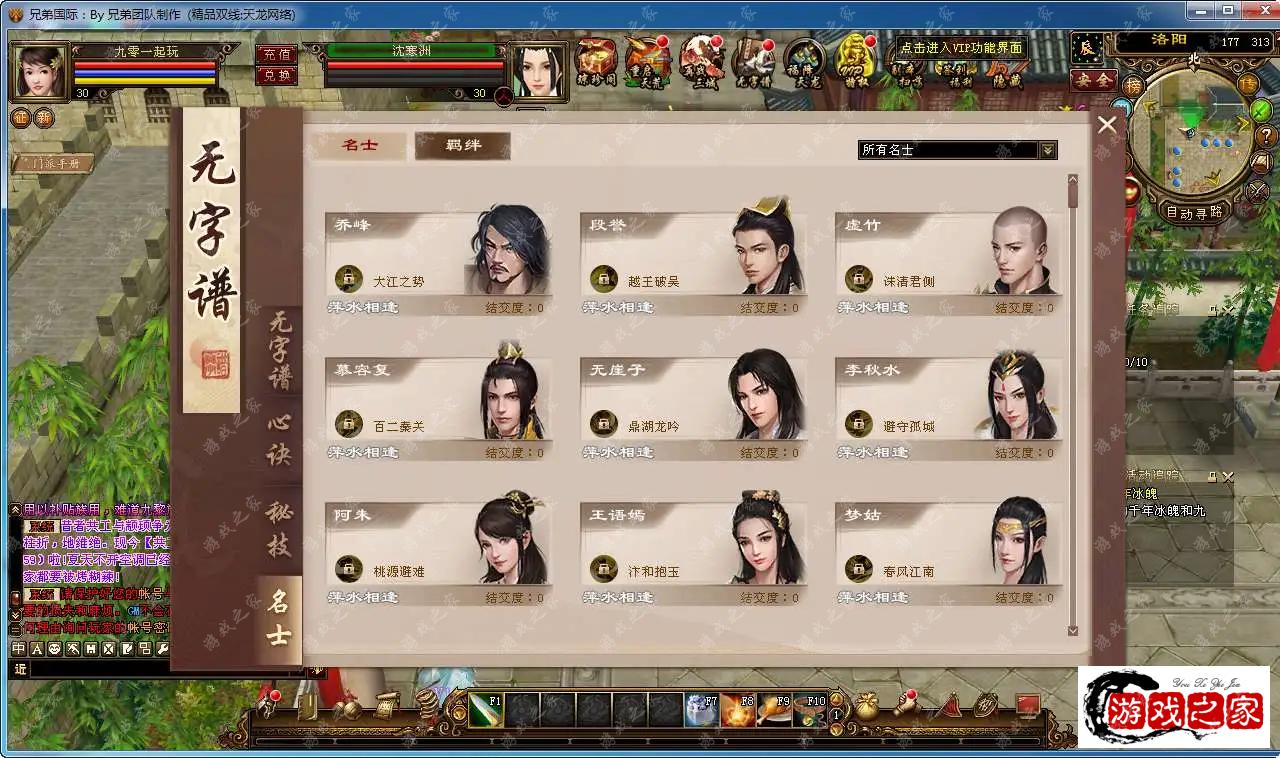Click the 自动寻路 auto-pathfinding button

tap(1194, 212)
